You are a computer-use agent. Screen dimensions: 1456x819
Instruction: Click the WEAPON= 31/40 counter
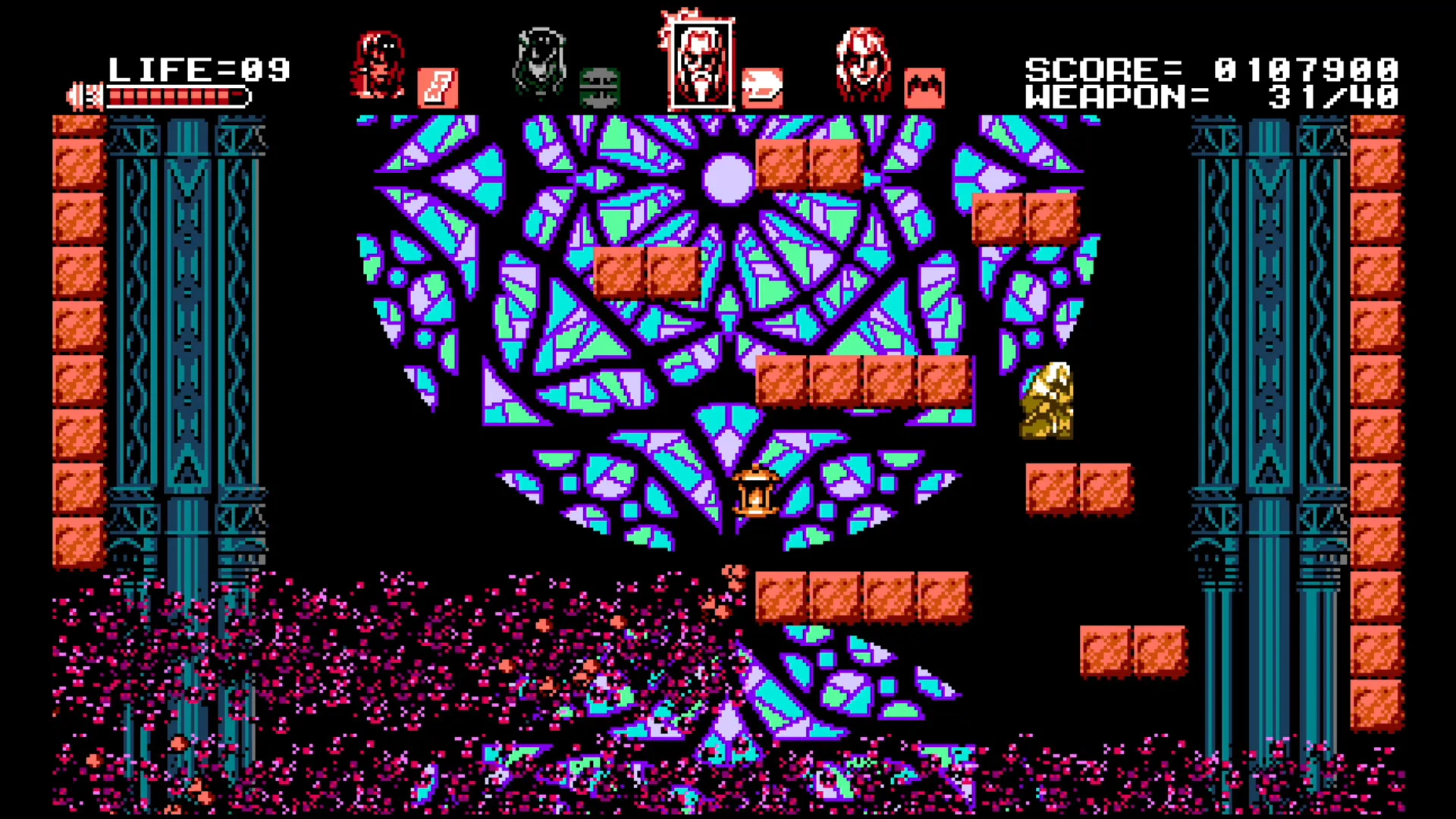(x=1213, y=97)
